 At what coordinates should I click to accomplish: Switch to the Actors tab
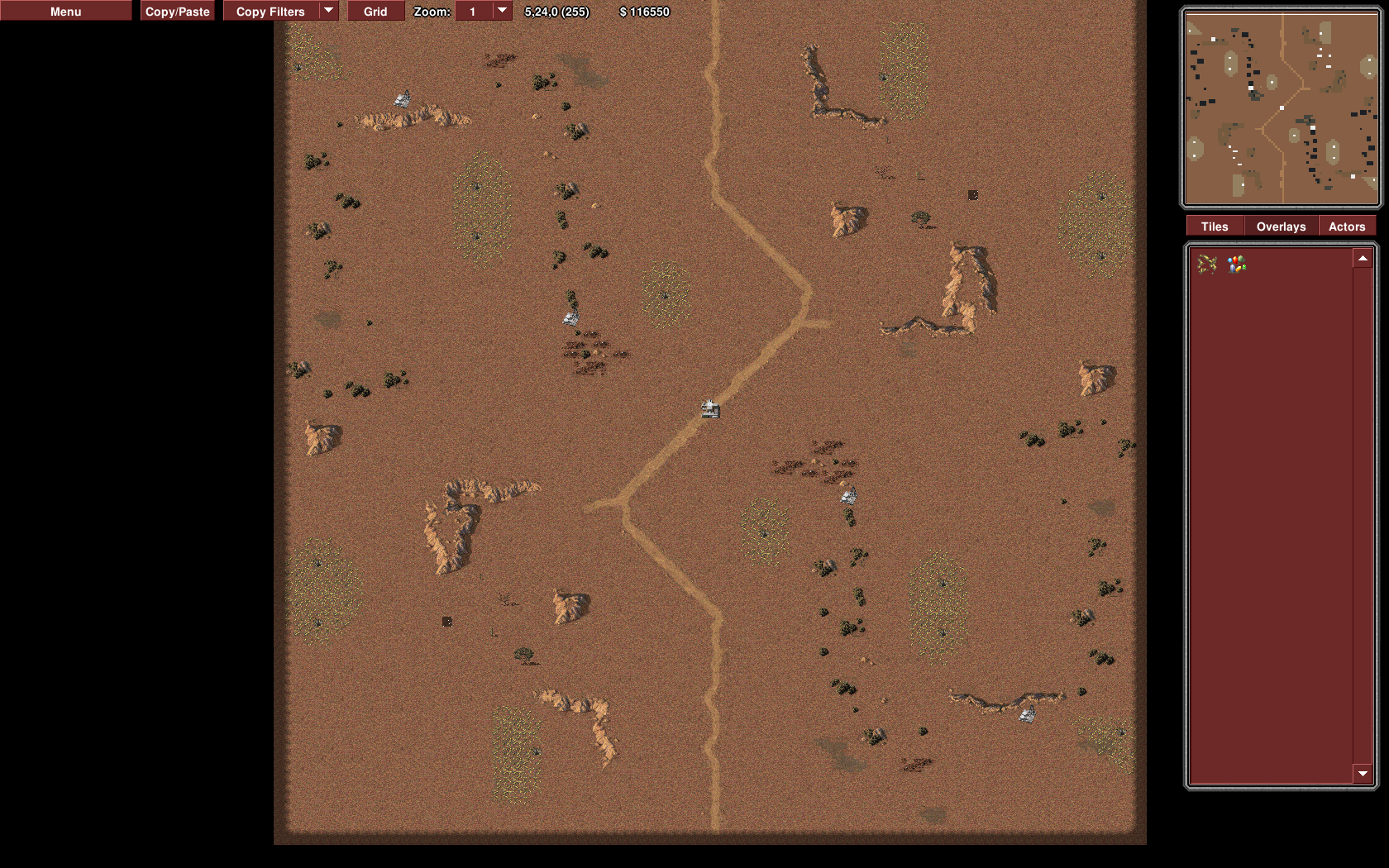(x=1346, y=227)
